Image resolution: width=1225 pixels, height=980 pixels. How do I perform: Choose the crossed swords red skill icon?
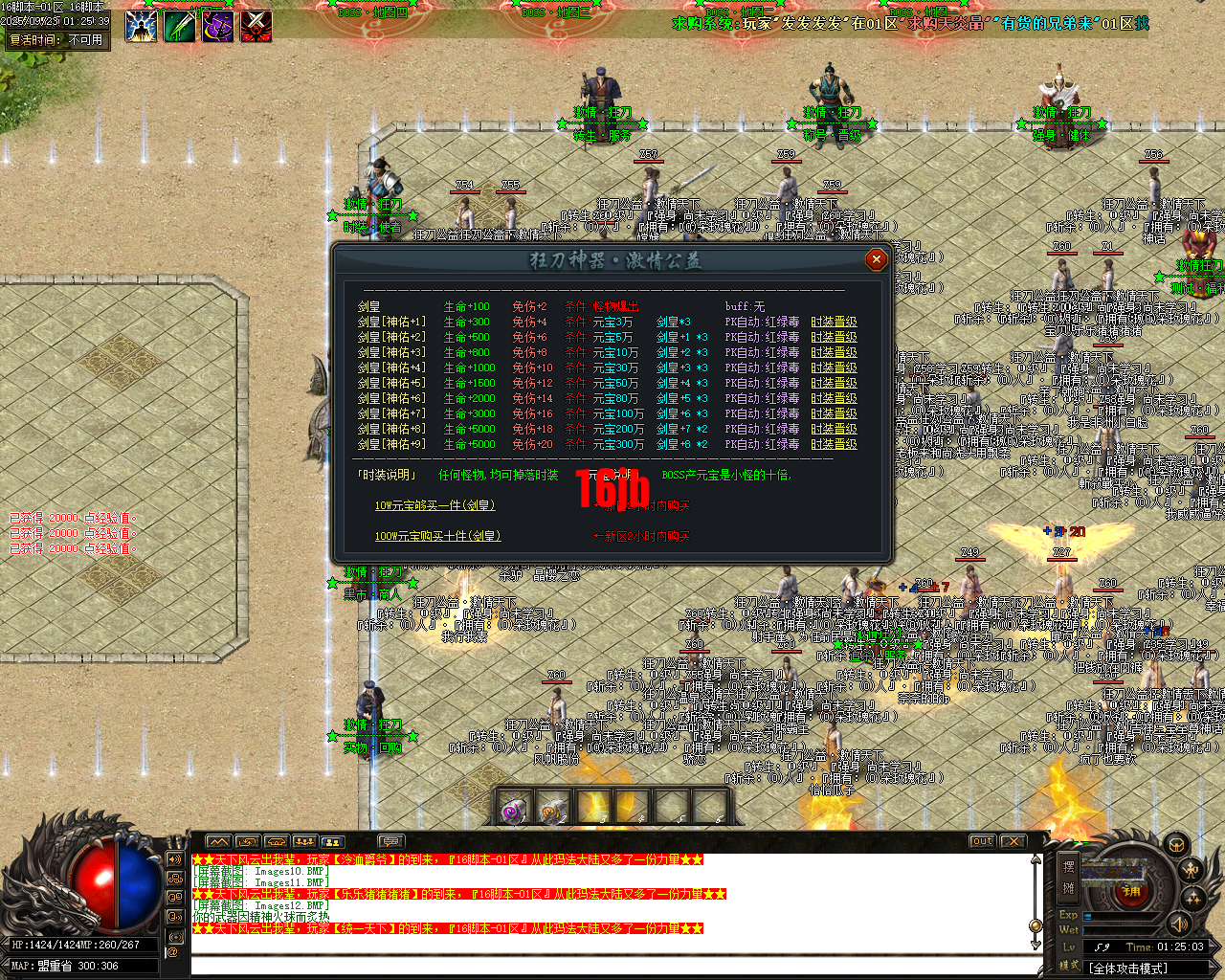pyautogui.click(x=256, y=25)
